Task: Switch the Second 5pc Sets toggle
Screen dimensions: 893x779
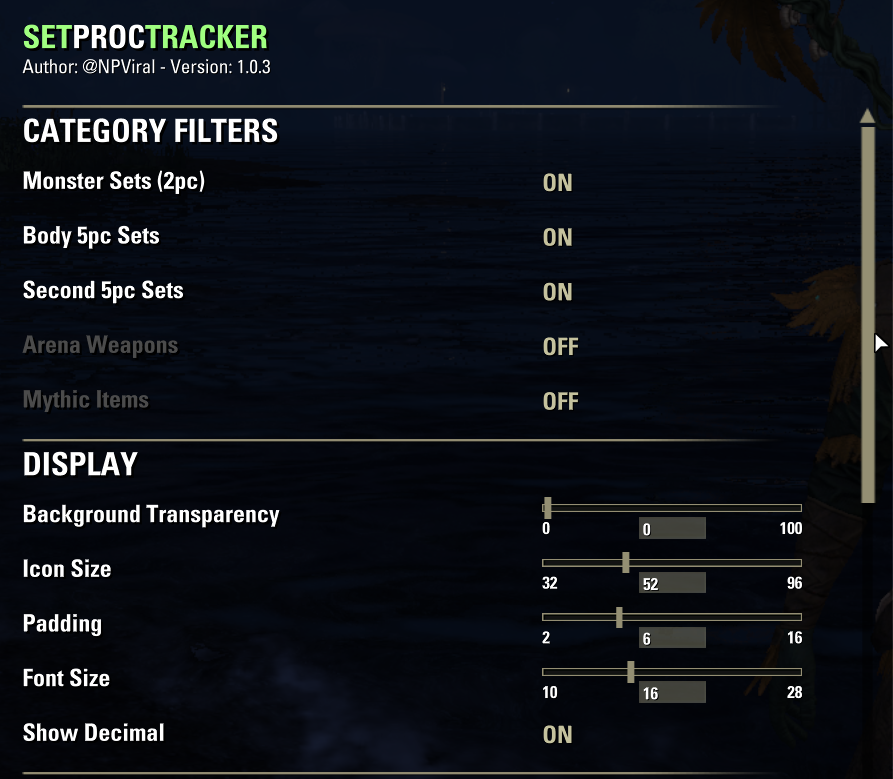Action: (557, 292)
